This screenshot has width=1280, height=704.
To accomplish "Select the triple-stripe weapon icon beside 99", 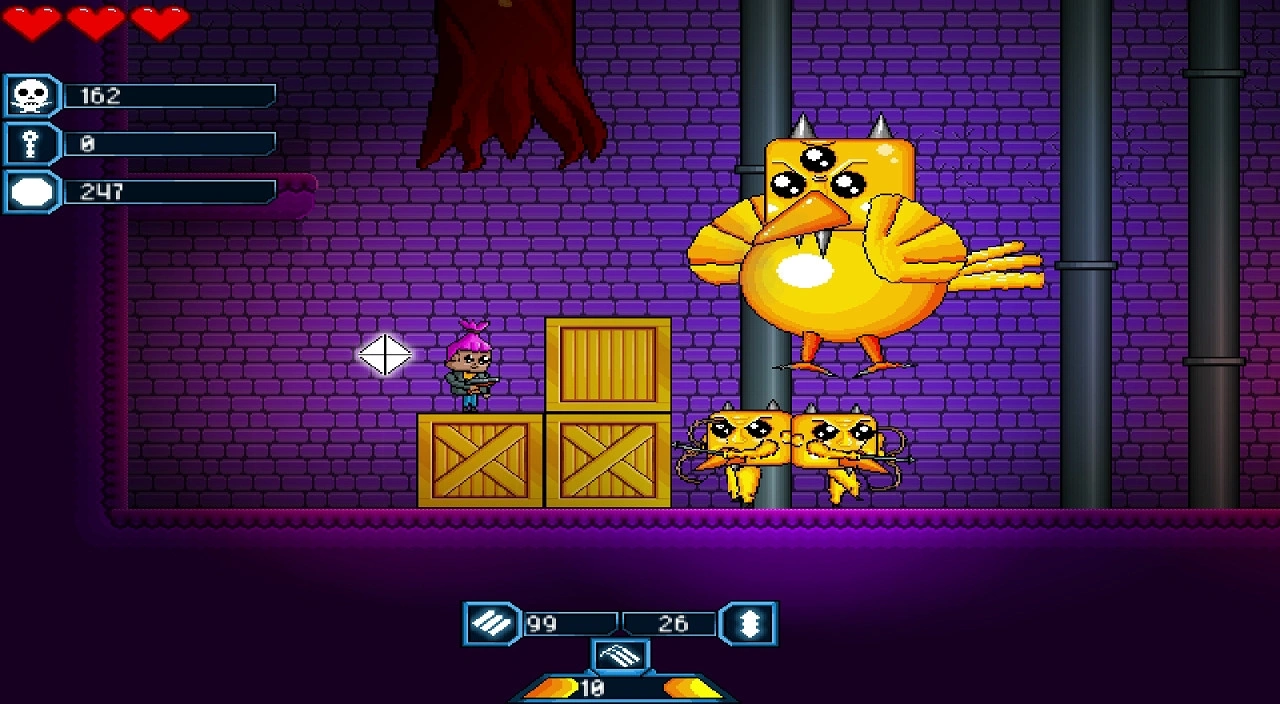I will coord(491,624).
